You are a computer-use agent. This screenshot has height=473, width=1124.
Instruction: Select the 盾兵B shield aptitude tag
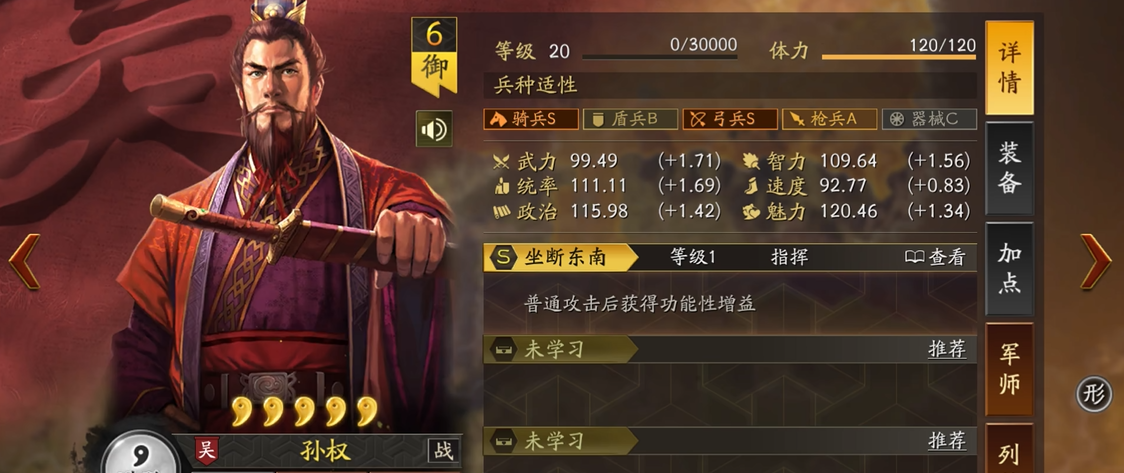click(629, 119)
